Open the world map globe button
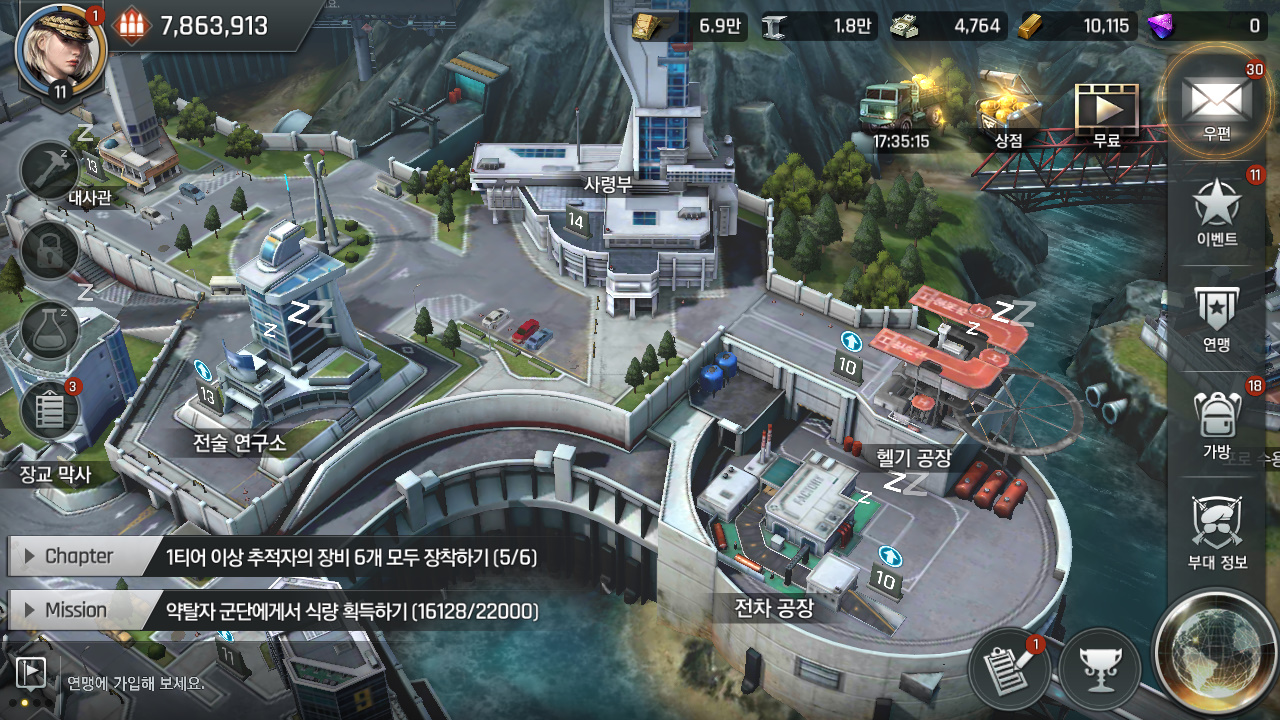The image size is (1280, 720). coord(1214,650)
